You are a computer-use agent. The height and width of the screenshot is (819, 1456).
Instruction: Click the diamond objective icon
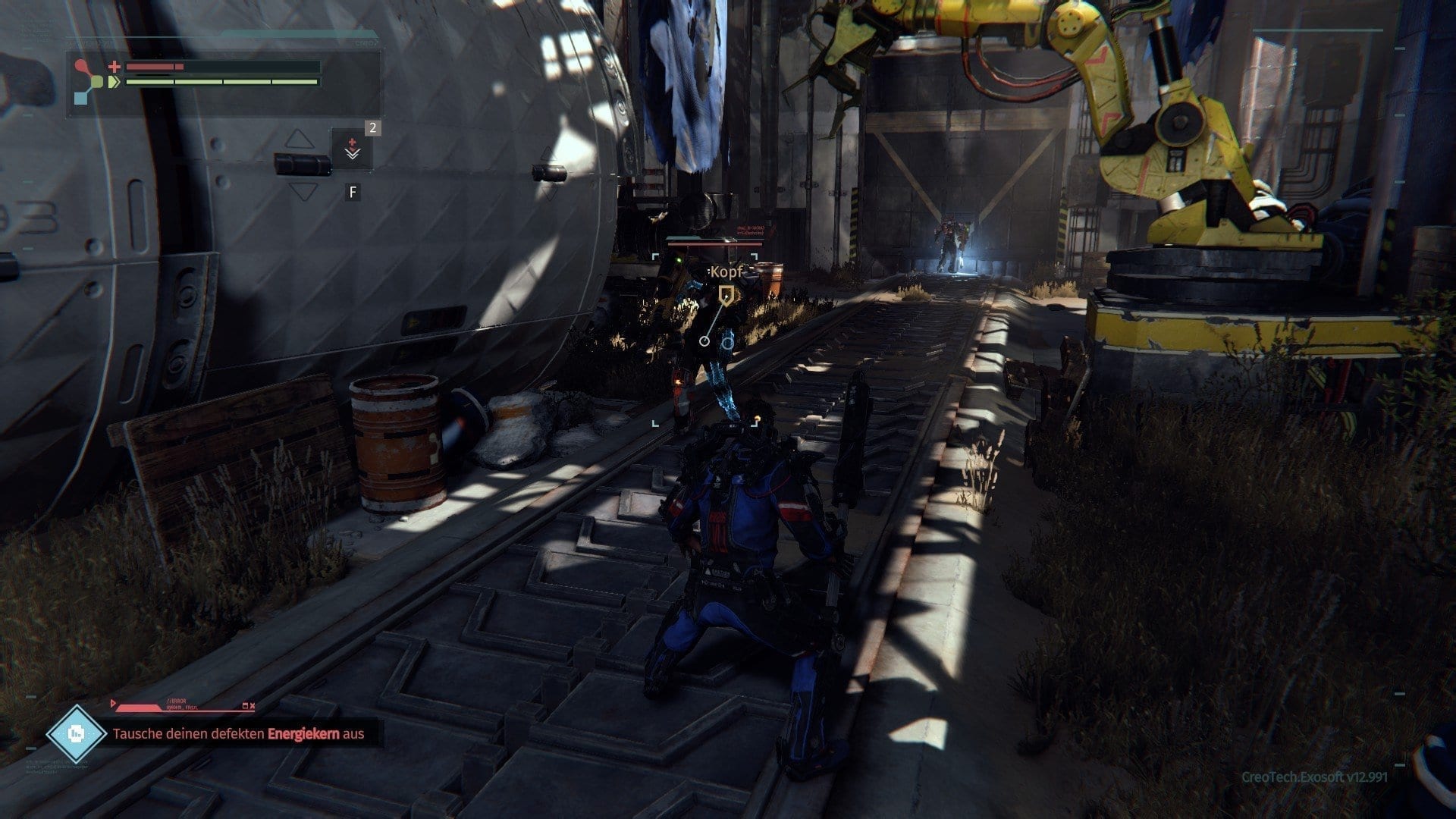pyautogui.click(x=76, y=733)
